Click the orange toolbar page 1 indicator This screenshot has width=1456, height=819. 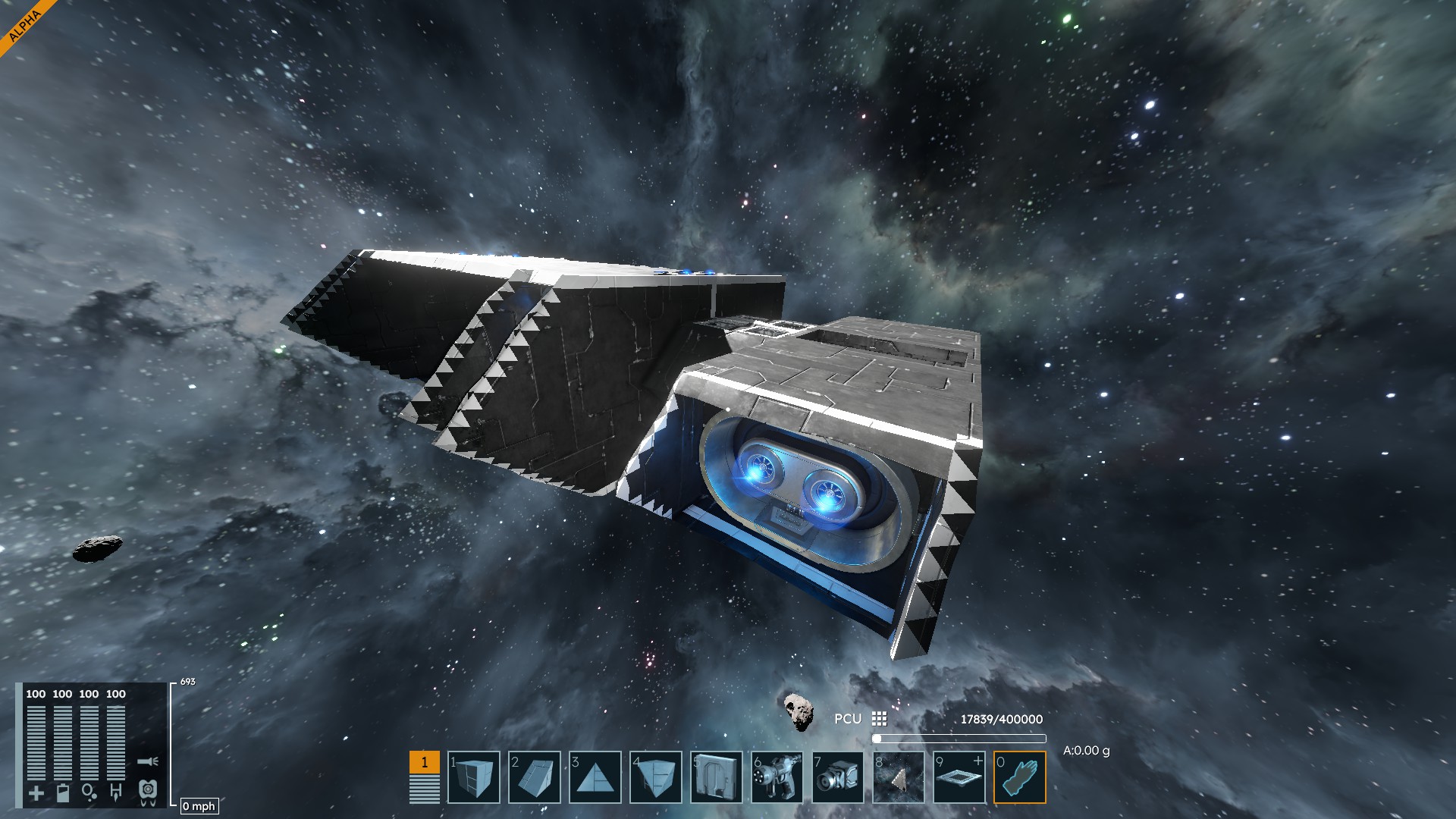pos(424,762)
